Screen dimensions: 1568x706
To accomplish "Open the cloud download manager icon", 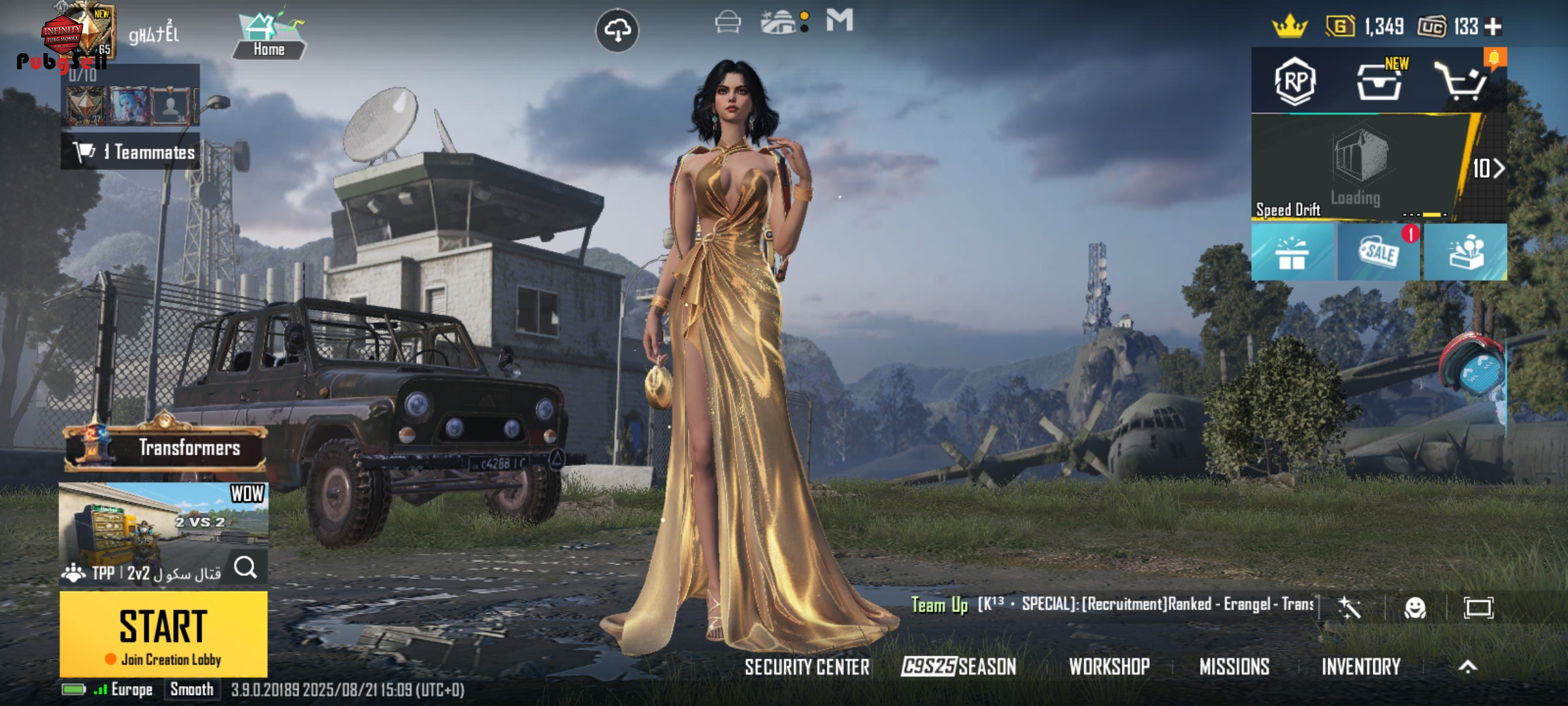I will (617, 30).
